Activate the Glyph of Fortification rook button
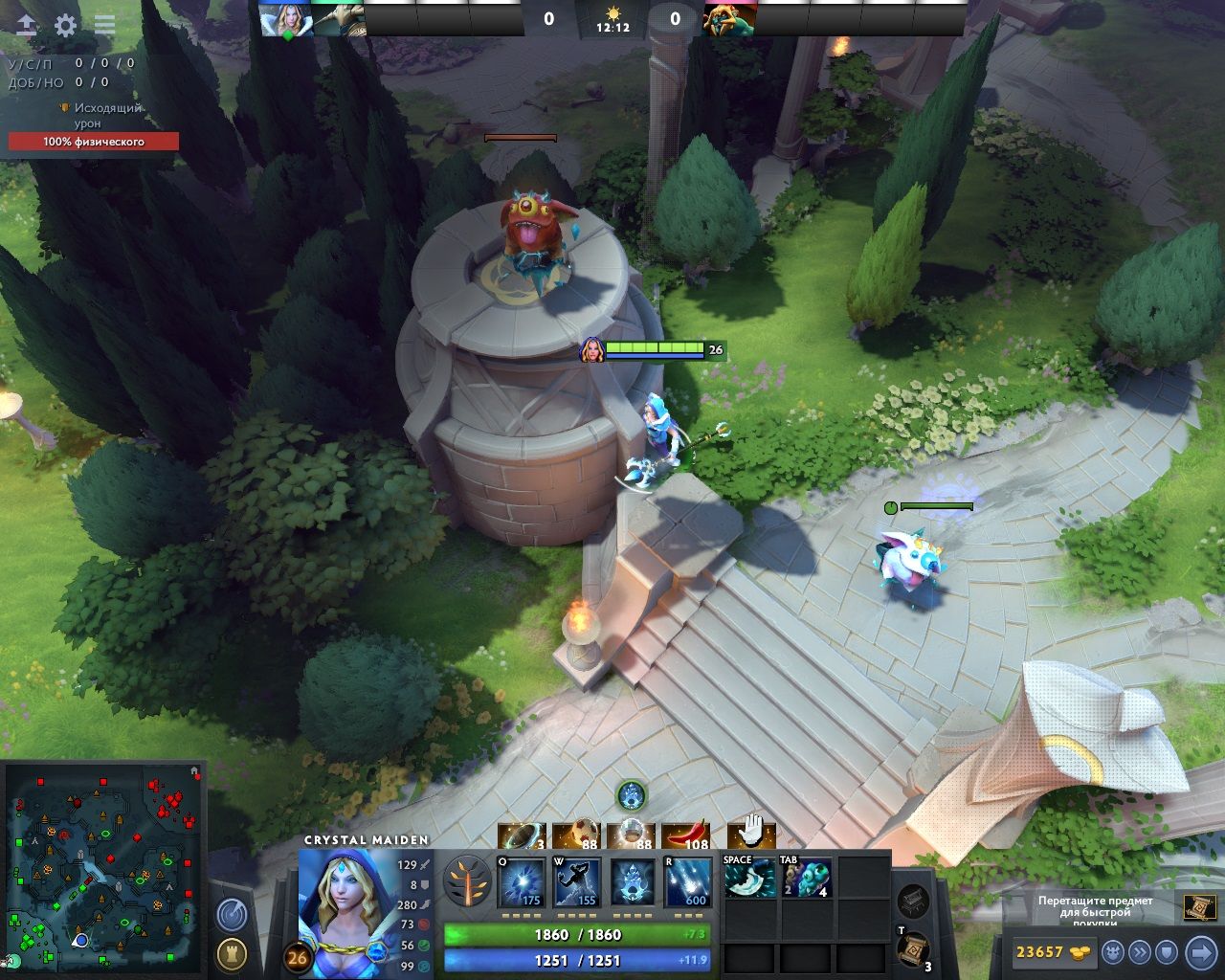 coord(231,953)
